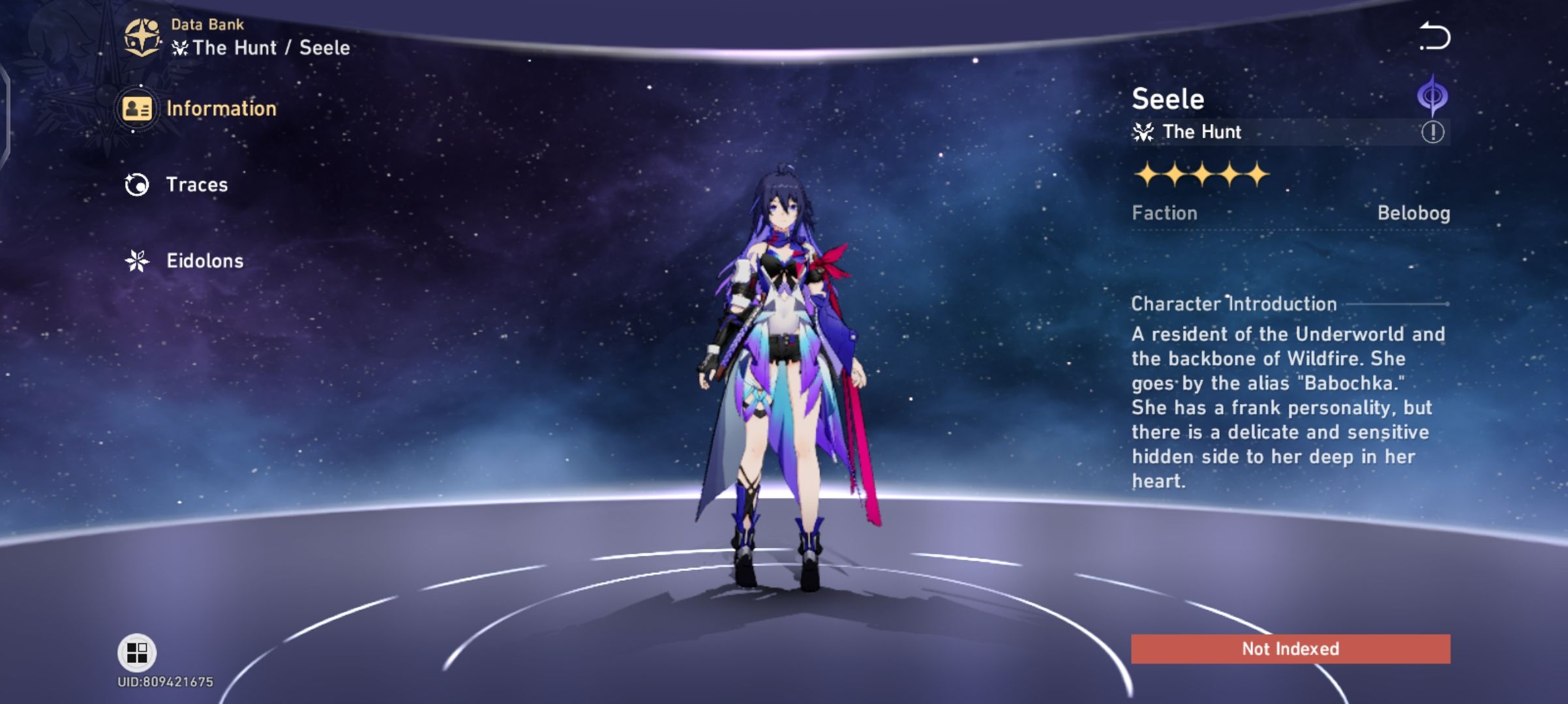Click the UID text at bottom left

166,683
